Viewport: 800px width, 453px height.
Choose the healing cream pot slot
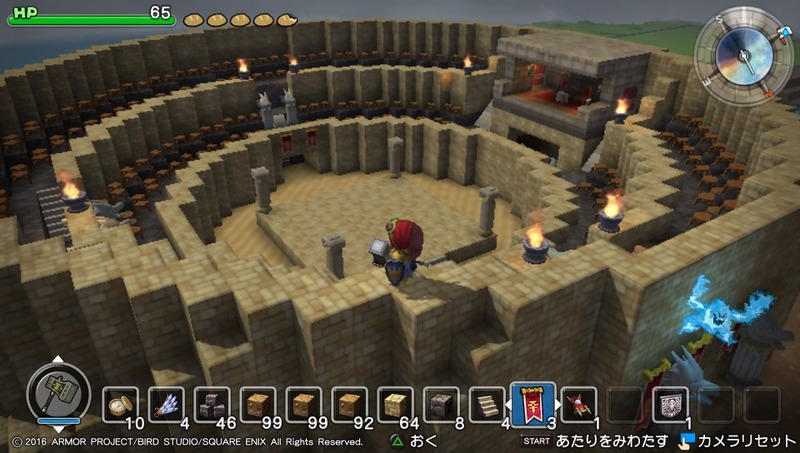tap(120, 403)
